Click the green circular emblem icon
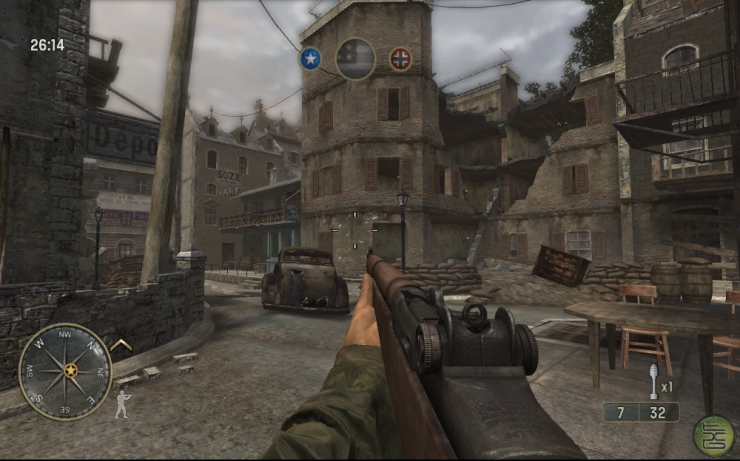 (713, 435)
